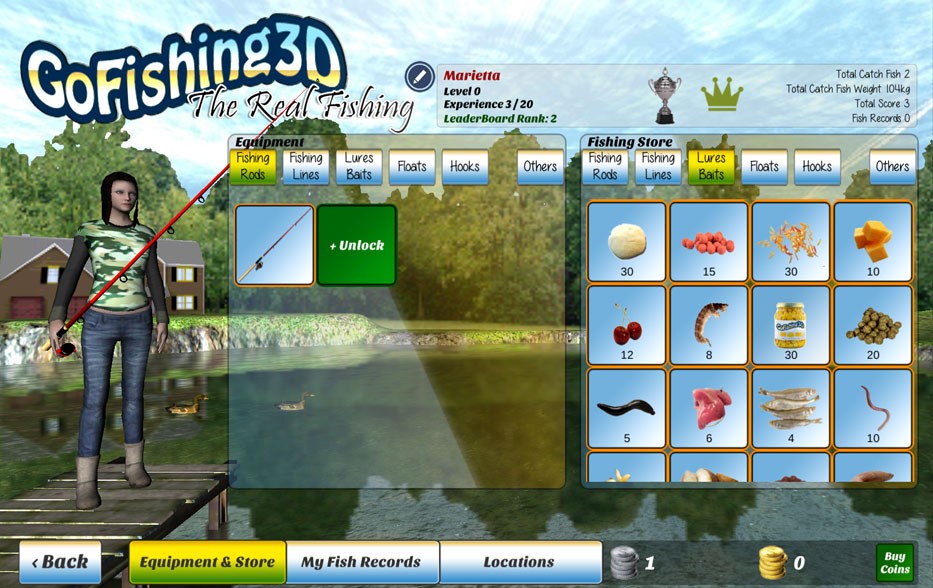Edit player name with the pencil icon
Image resolution: width=933 pixels, height=588 pixels.
[x=419, y=77]
